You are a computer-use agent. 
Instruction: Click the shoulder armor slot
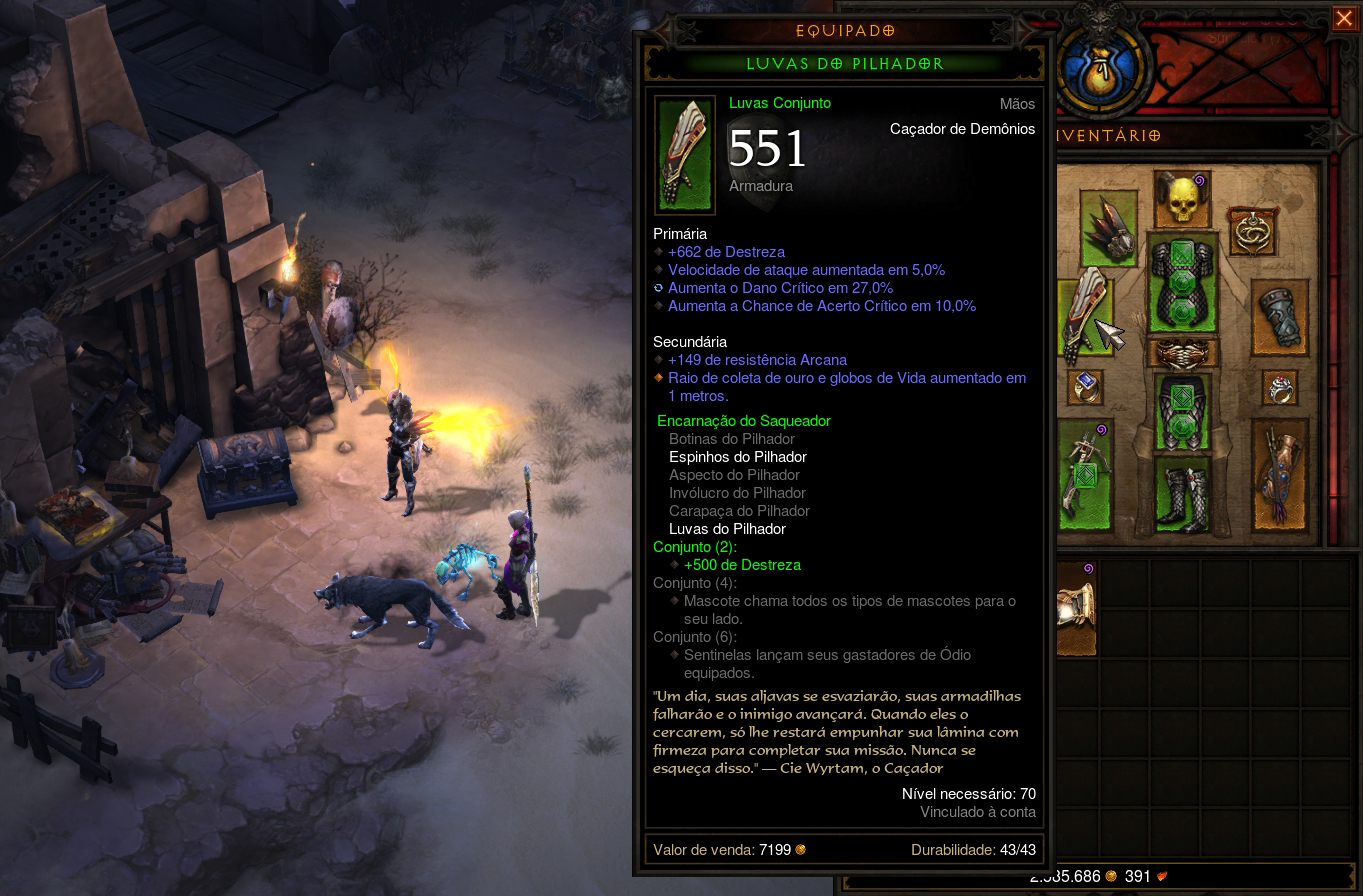pos(1109,228)
